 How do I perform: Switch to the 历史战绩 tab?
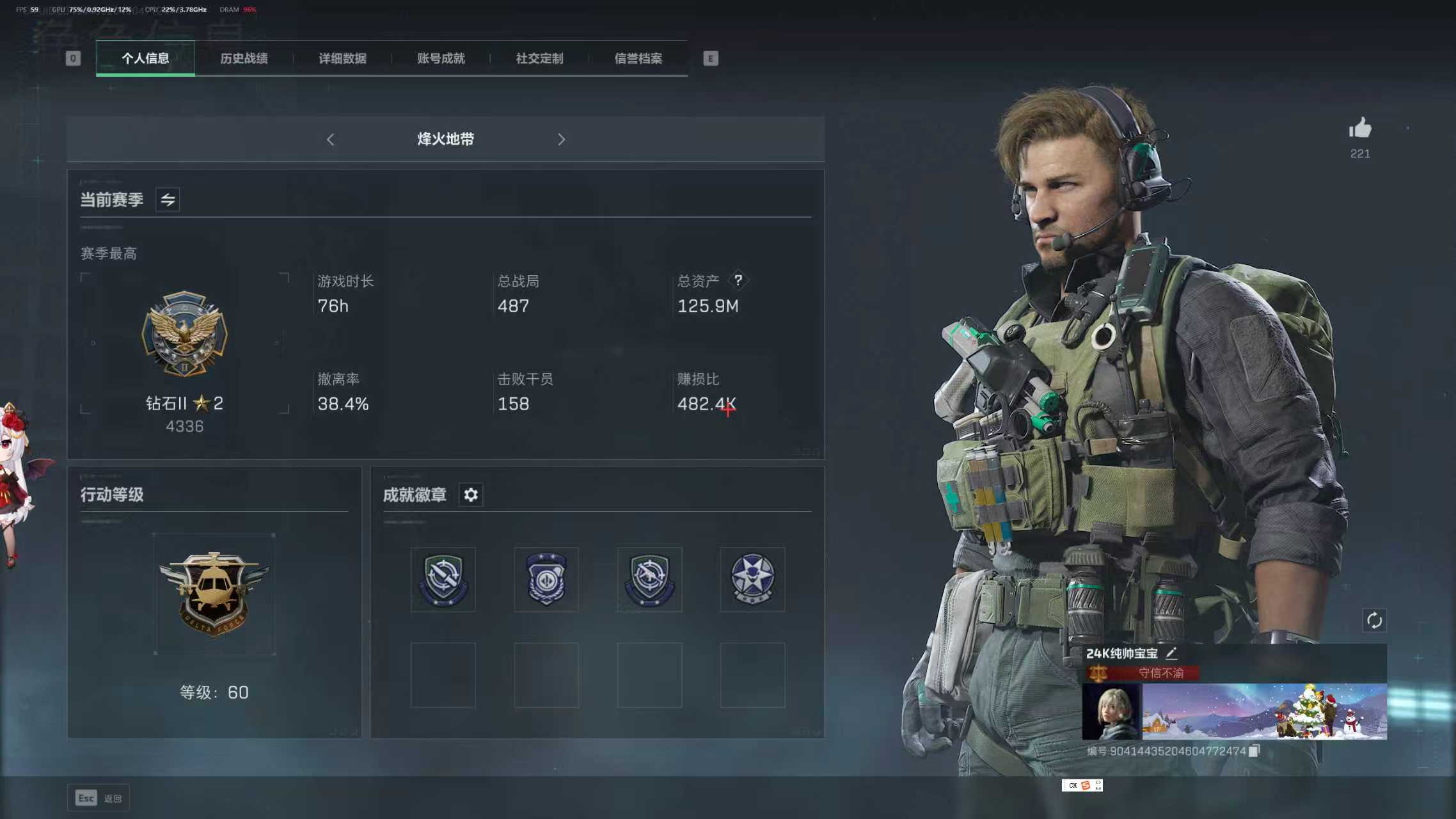(244, 58)
